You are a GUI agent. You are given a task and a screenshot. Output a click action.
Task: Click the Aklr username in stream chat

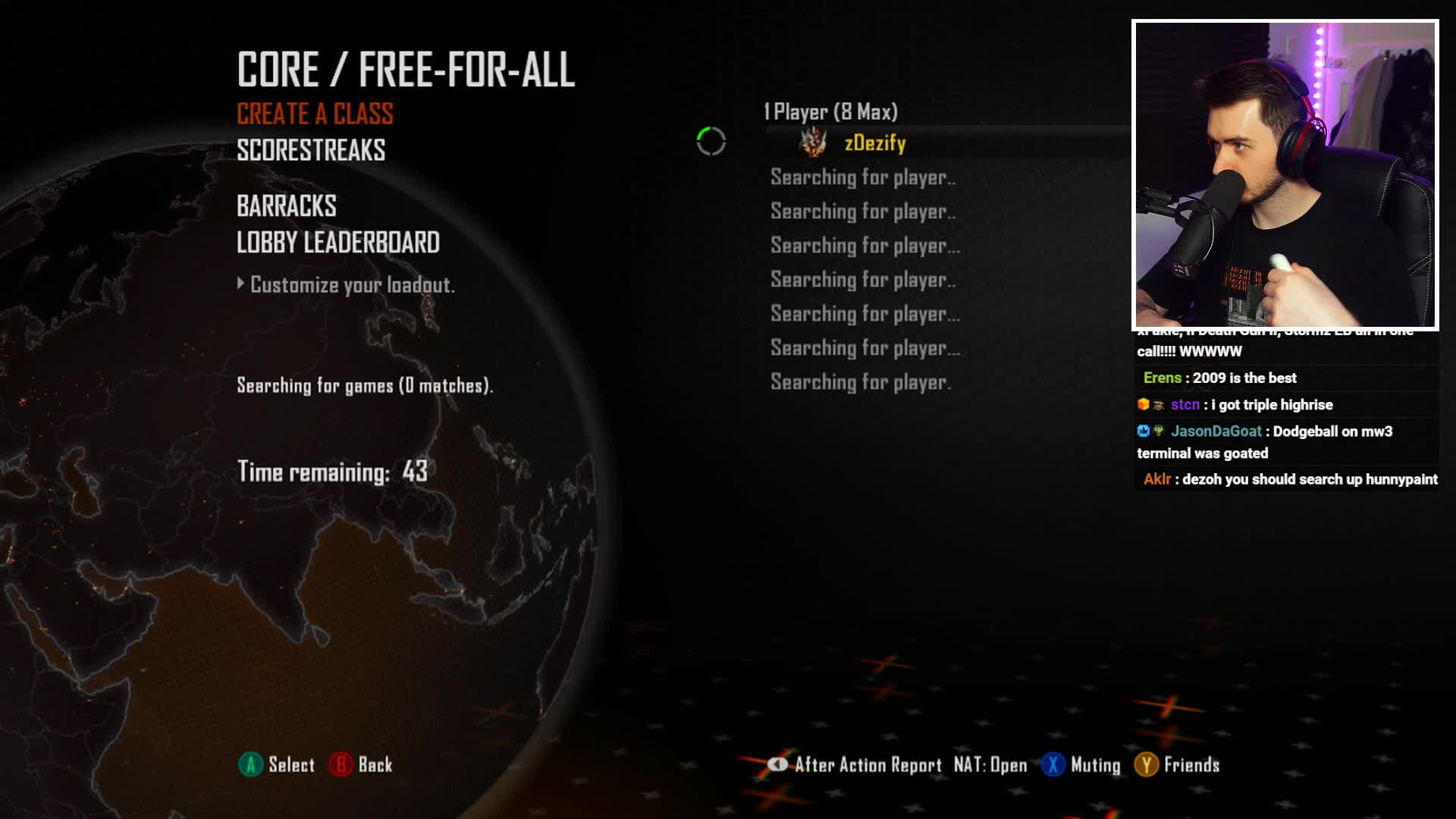click(1156, 479)
